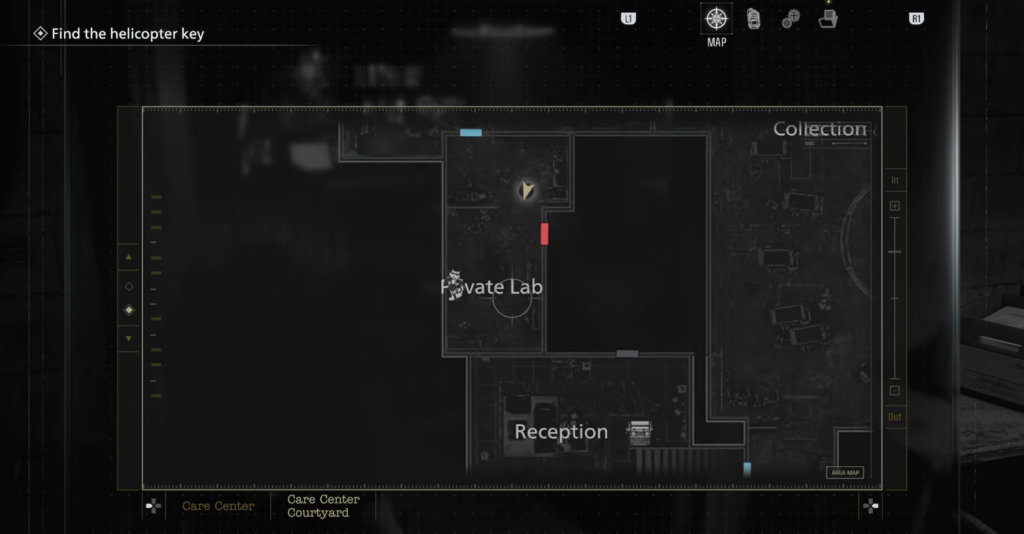The width and height of the screenshot is (1024, 534).
Task: Open the backpack inventory tab
Action: click(x=753, y=18)
